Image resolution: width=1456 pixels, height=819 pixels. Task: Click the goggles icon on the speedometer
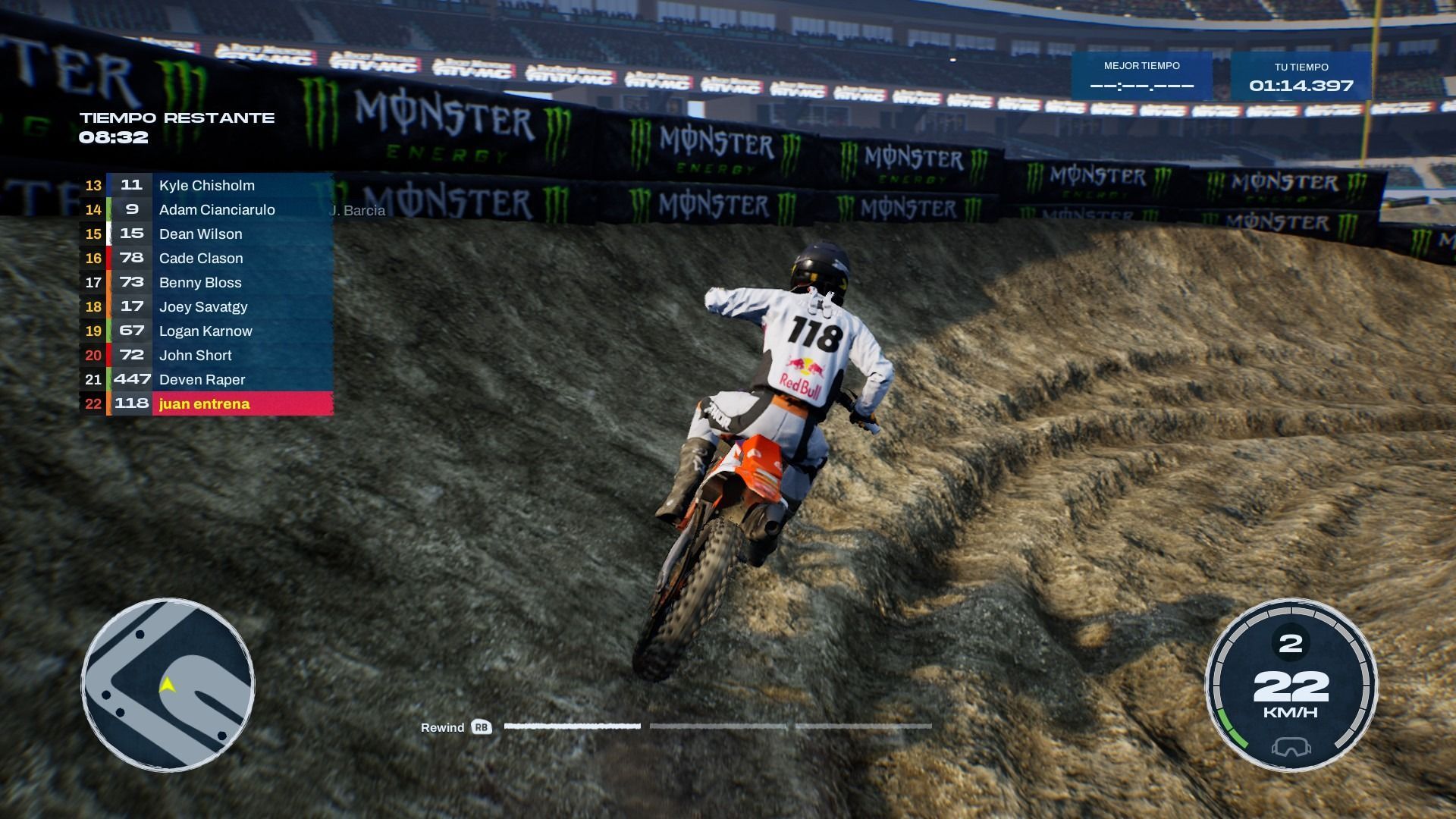point(1291,747)
